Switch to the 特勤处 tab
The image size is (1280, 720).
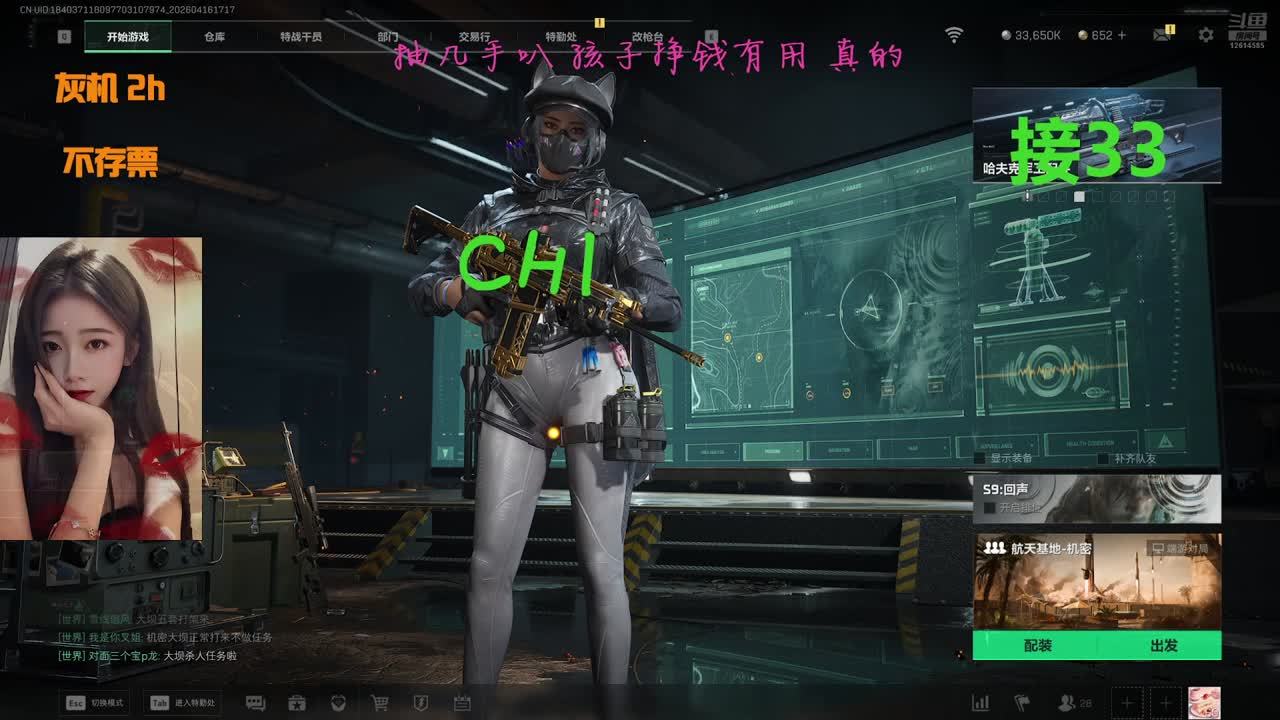[561, 37]
